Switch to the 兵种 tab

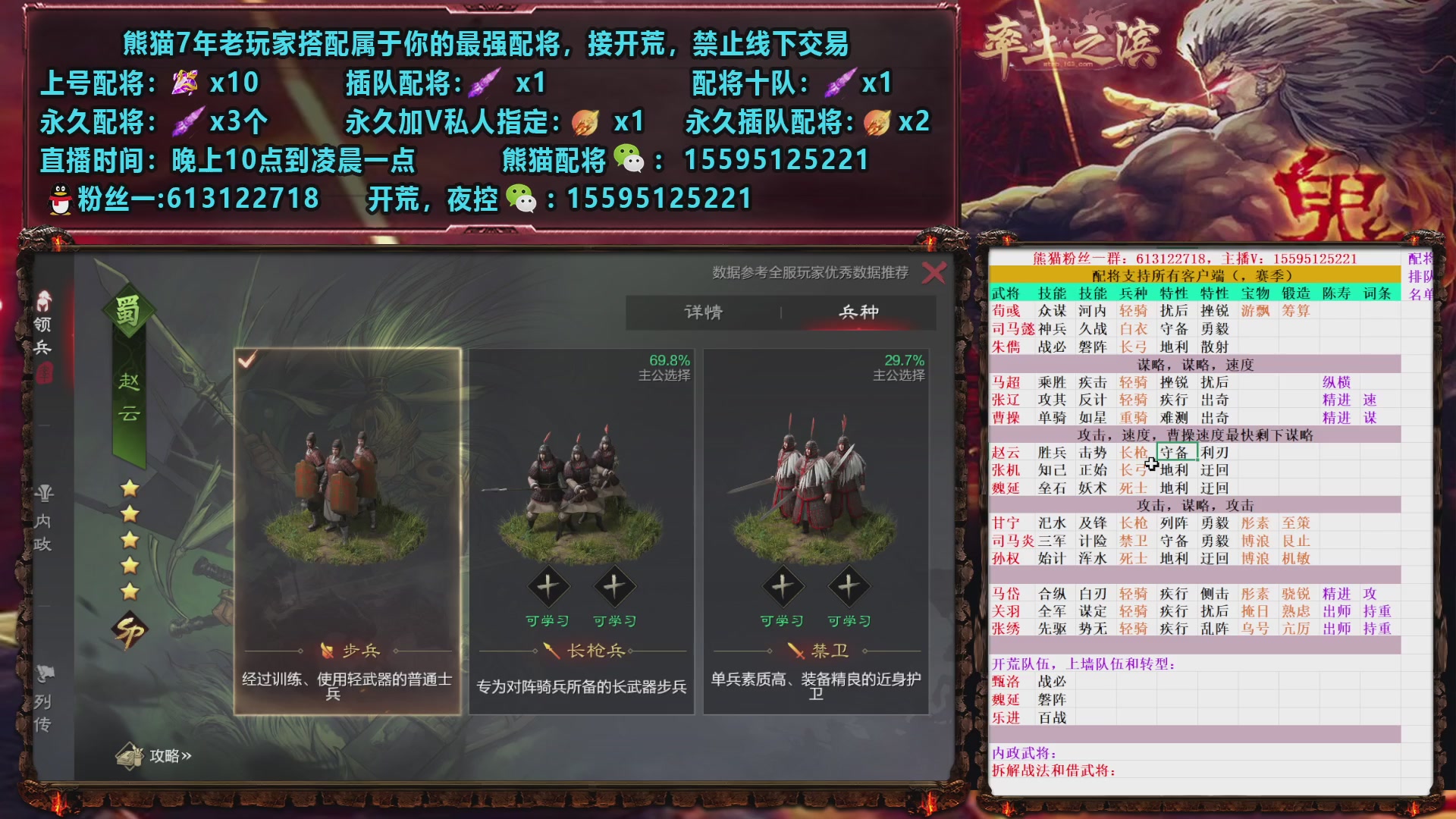pos(859,312)
